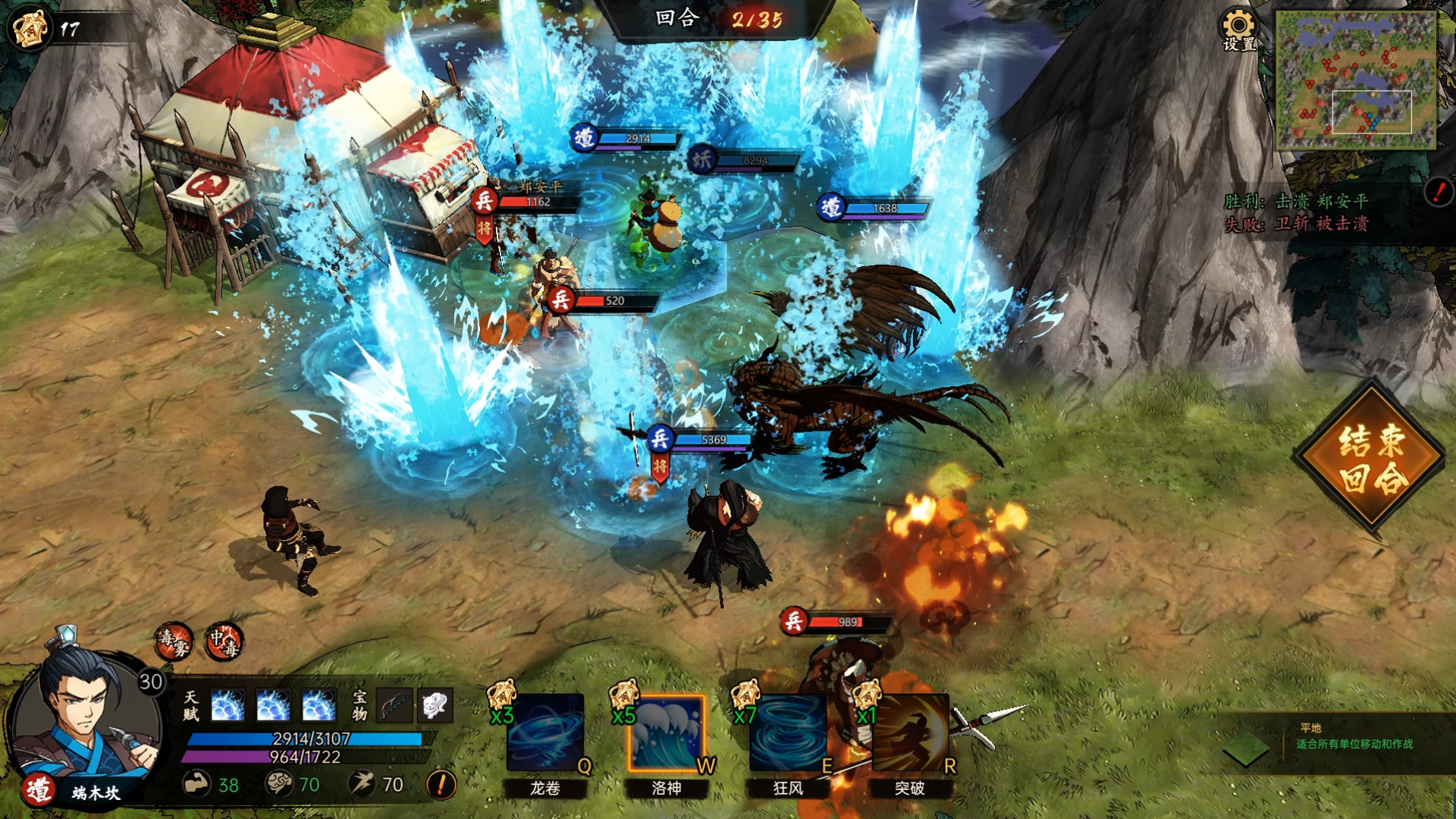The height and width of the screenshot is (819, 1456).
Task: Select the 洛神 wave skill
Action: click(667, 733)
